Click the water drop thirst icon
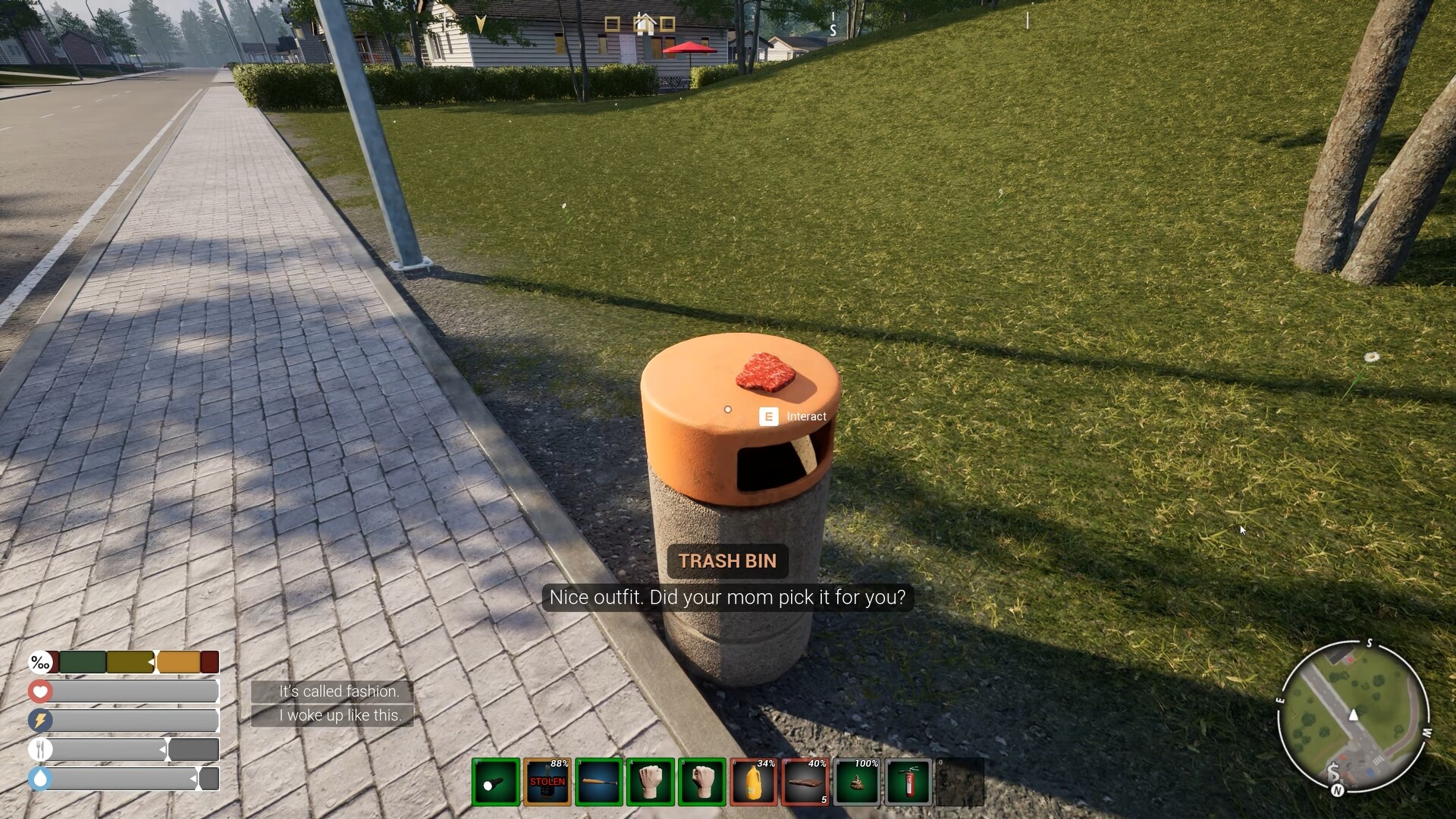This screenshot has width=1456, height=819. tap(40, 778)
